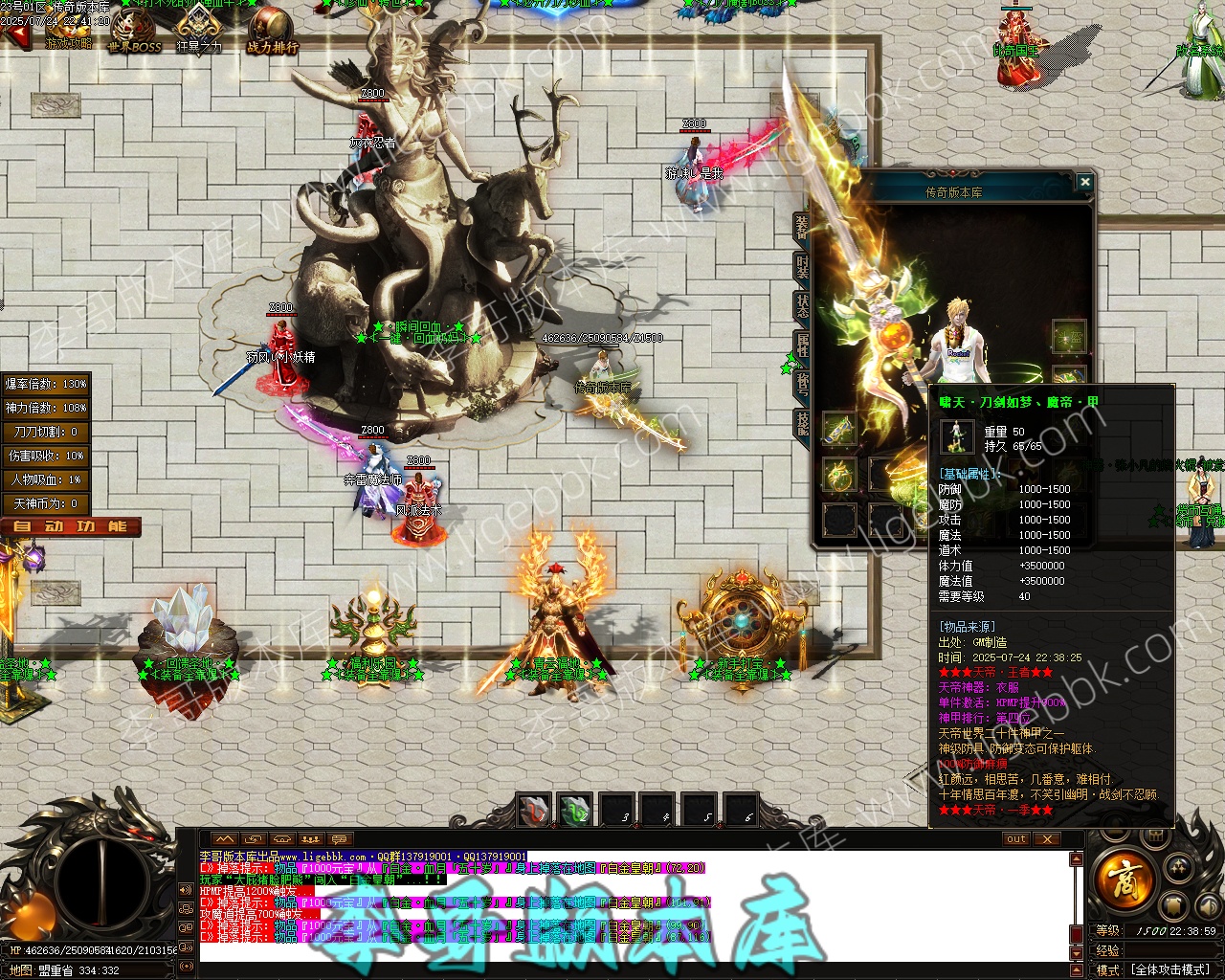Switch to the 时装 fashion tab
The height and width of the screenshot is (980, 1225).
click(x=801, y=266)
